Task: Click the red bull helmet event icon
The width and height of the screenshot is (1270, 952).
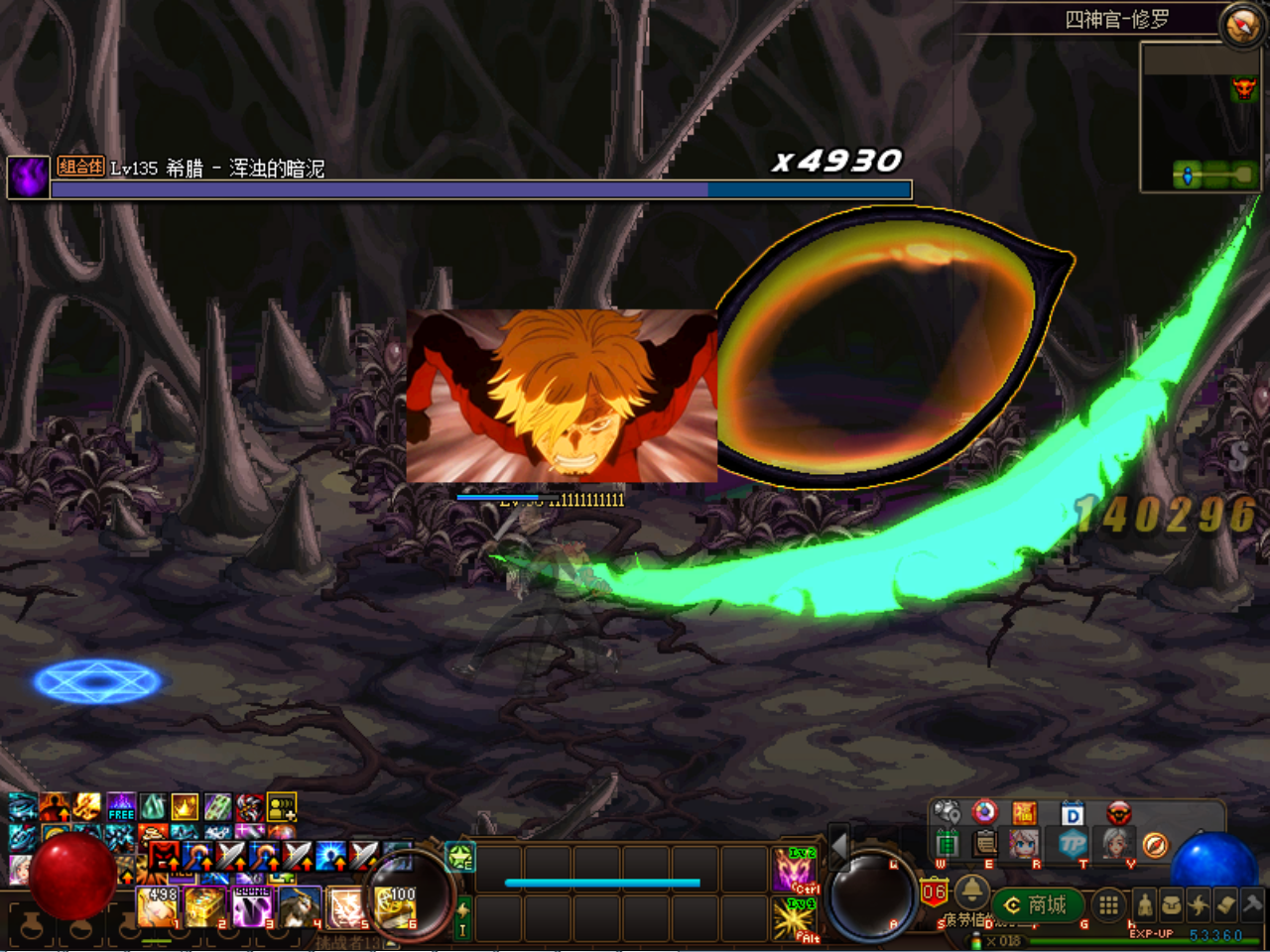Action: [1119, 813]
